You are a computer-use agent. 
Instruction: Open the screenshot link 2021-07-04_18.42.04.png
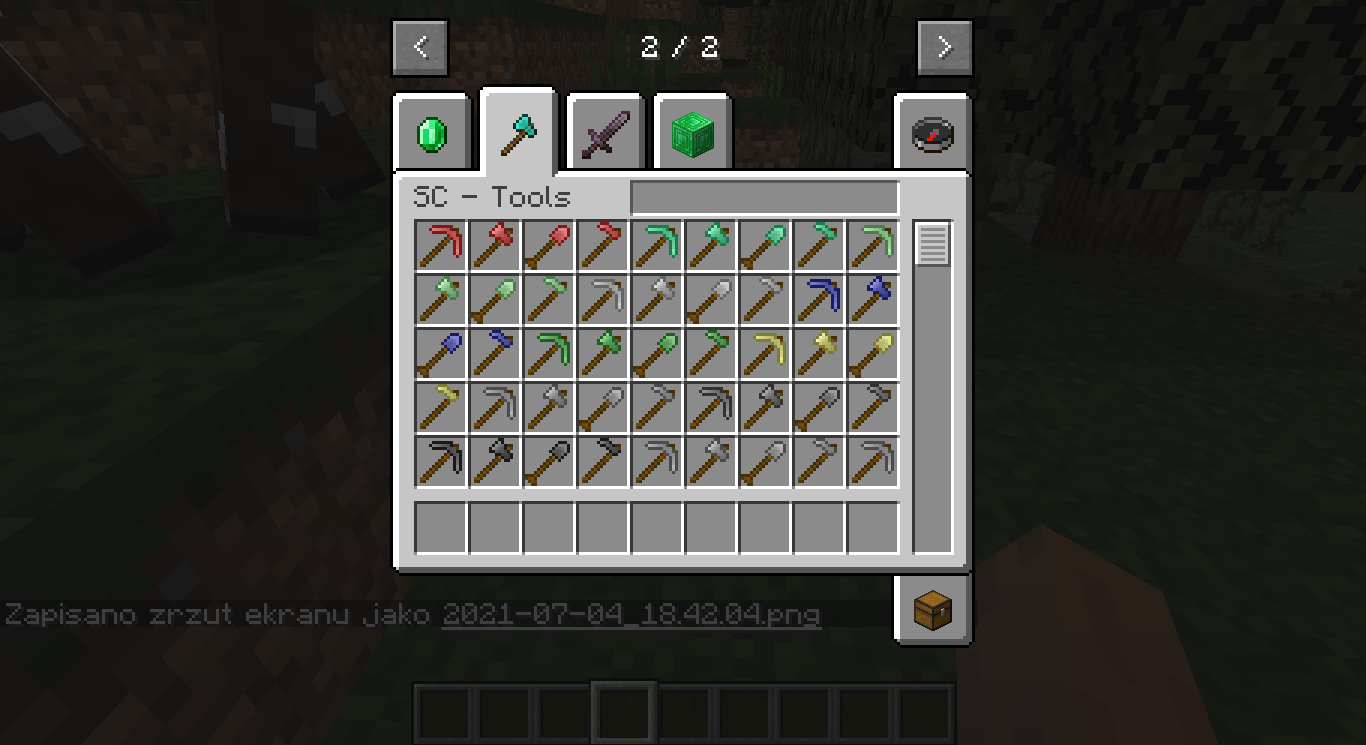(630, 617)
